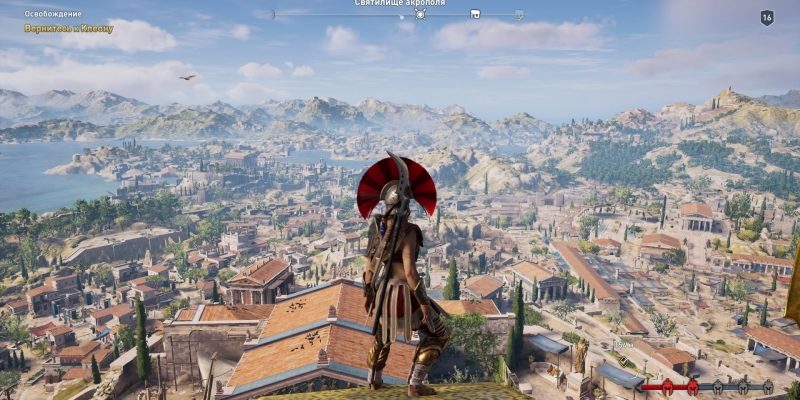Open the level 16 badge
Image resolution: width=800 pixels, height=400 pixels.
[767, 17]
